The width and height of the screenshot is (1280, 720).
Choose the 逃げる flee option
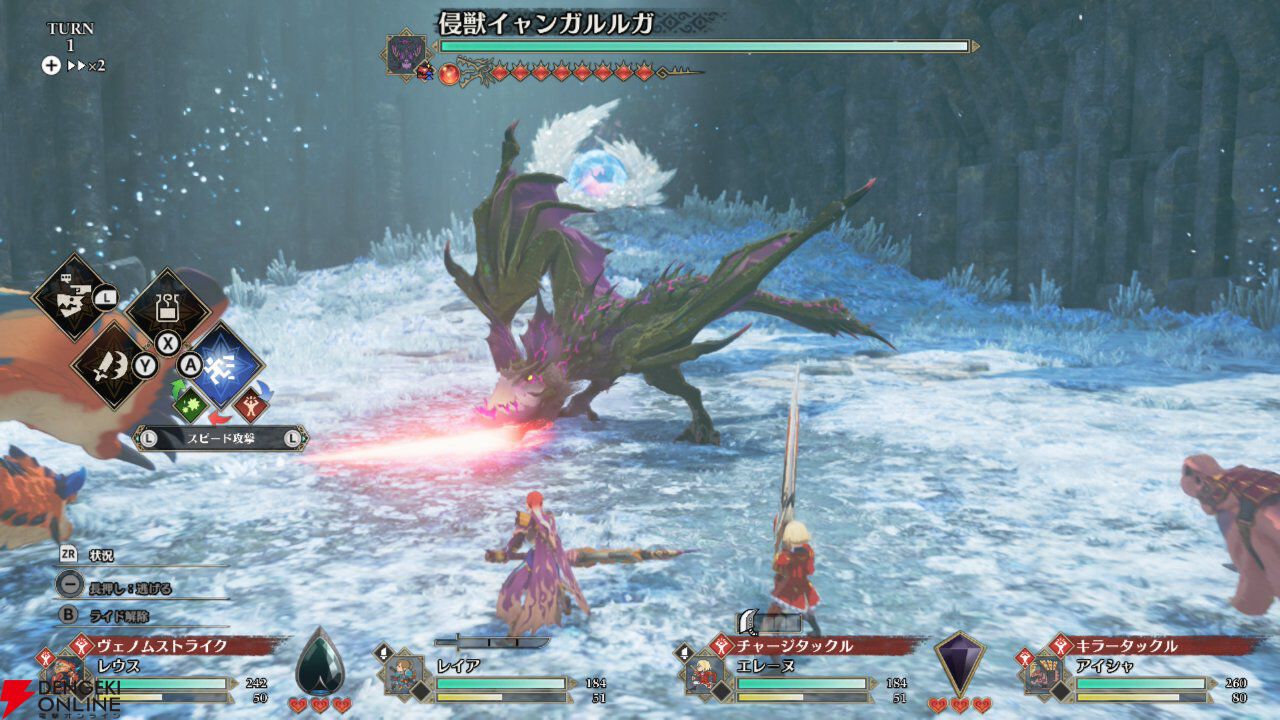108,585
